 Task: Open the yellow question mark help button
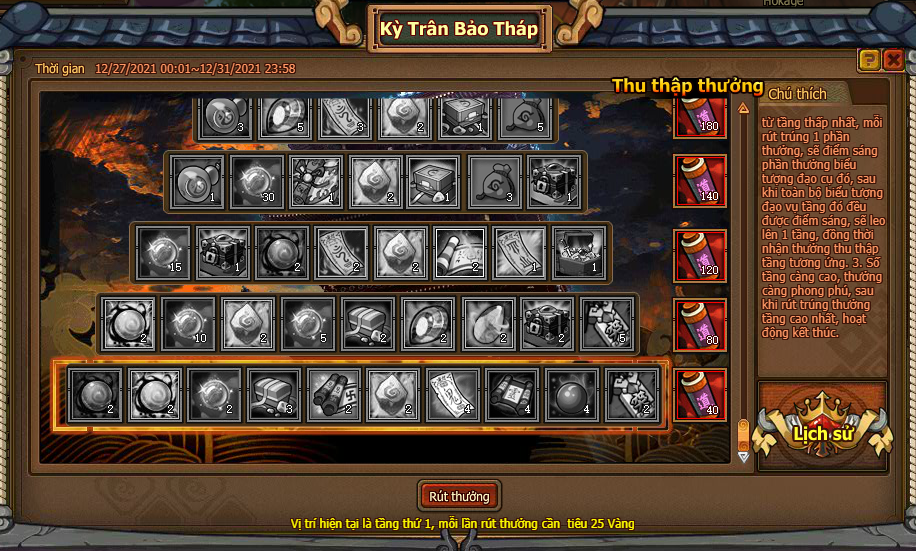click(869, 60)
